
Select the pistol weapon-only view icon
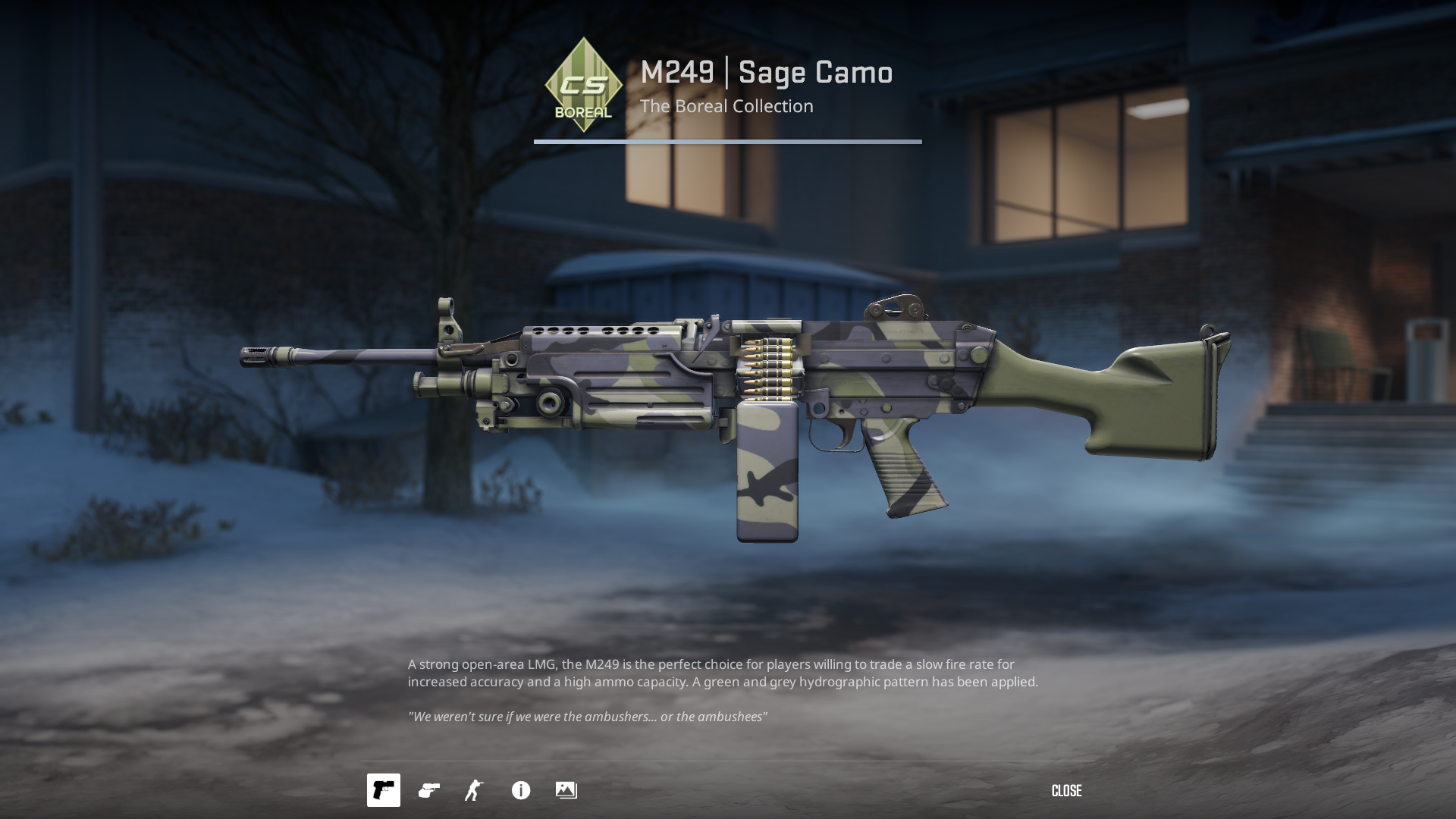tap(384, 790)
